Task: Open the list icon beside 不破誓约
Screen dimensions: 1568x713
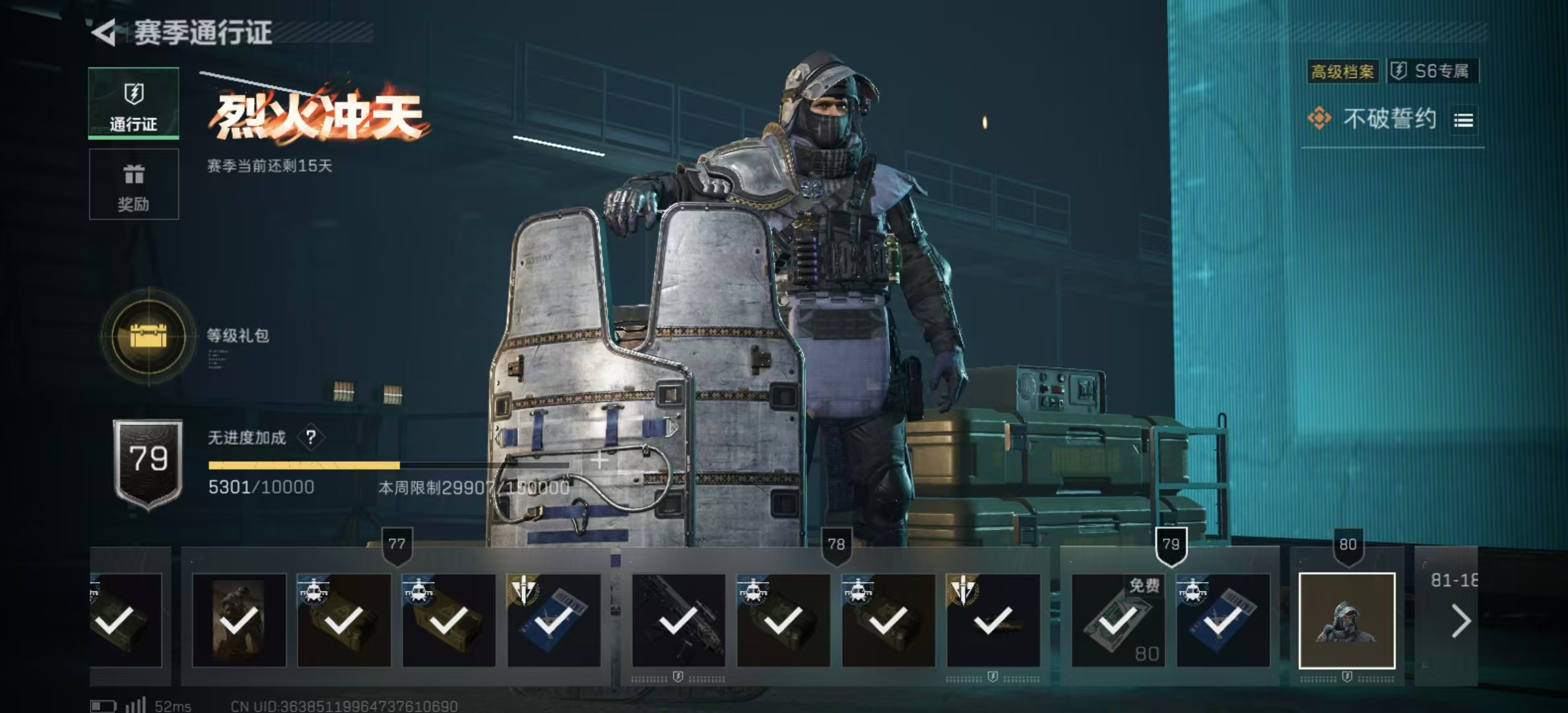Action: [x=1463, y=120]
